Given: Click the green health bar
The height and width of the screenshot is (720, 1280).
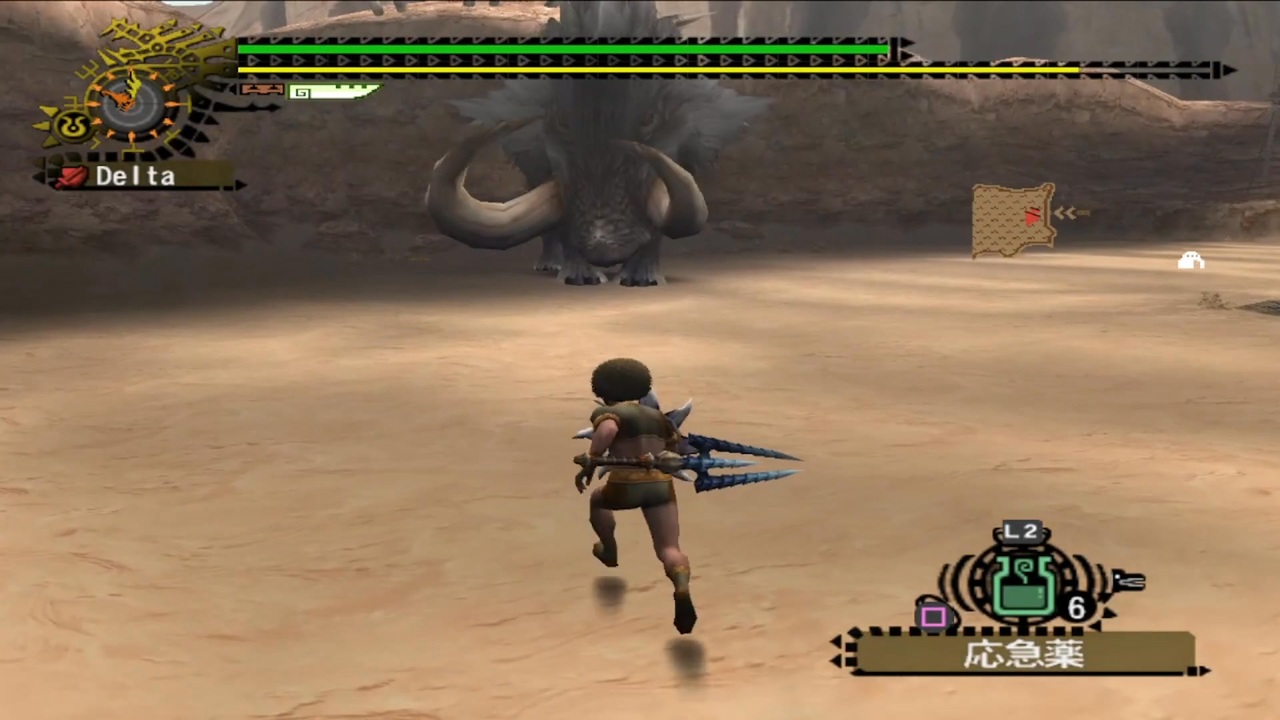Looking at the screenshot, I should [x=560, y=48].
